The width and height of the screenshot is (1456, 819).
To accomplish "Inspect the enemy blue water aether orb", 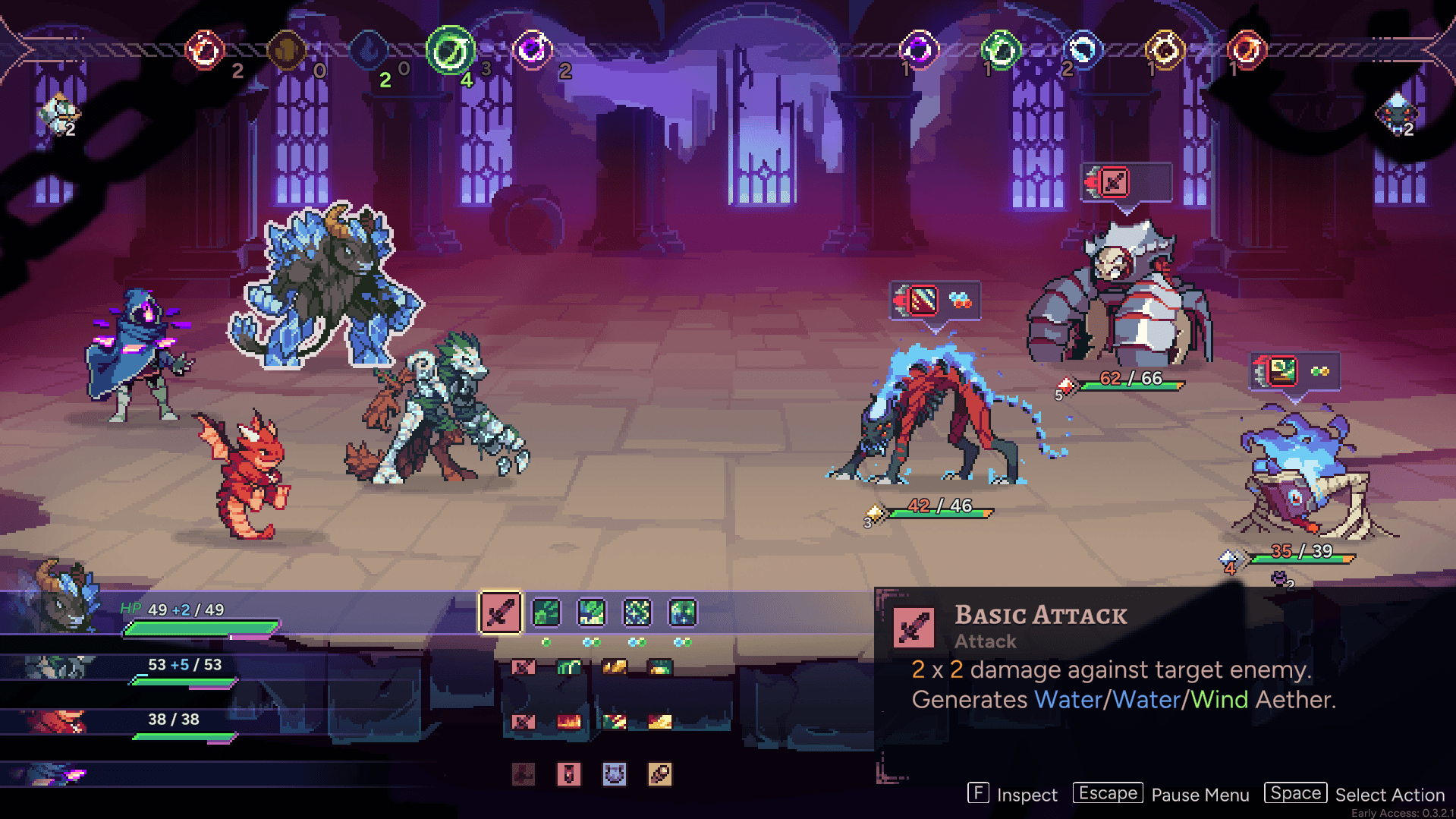I will pos(1083,50).
